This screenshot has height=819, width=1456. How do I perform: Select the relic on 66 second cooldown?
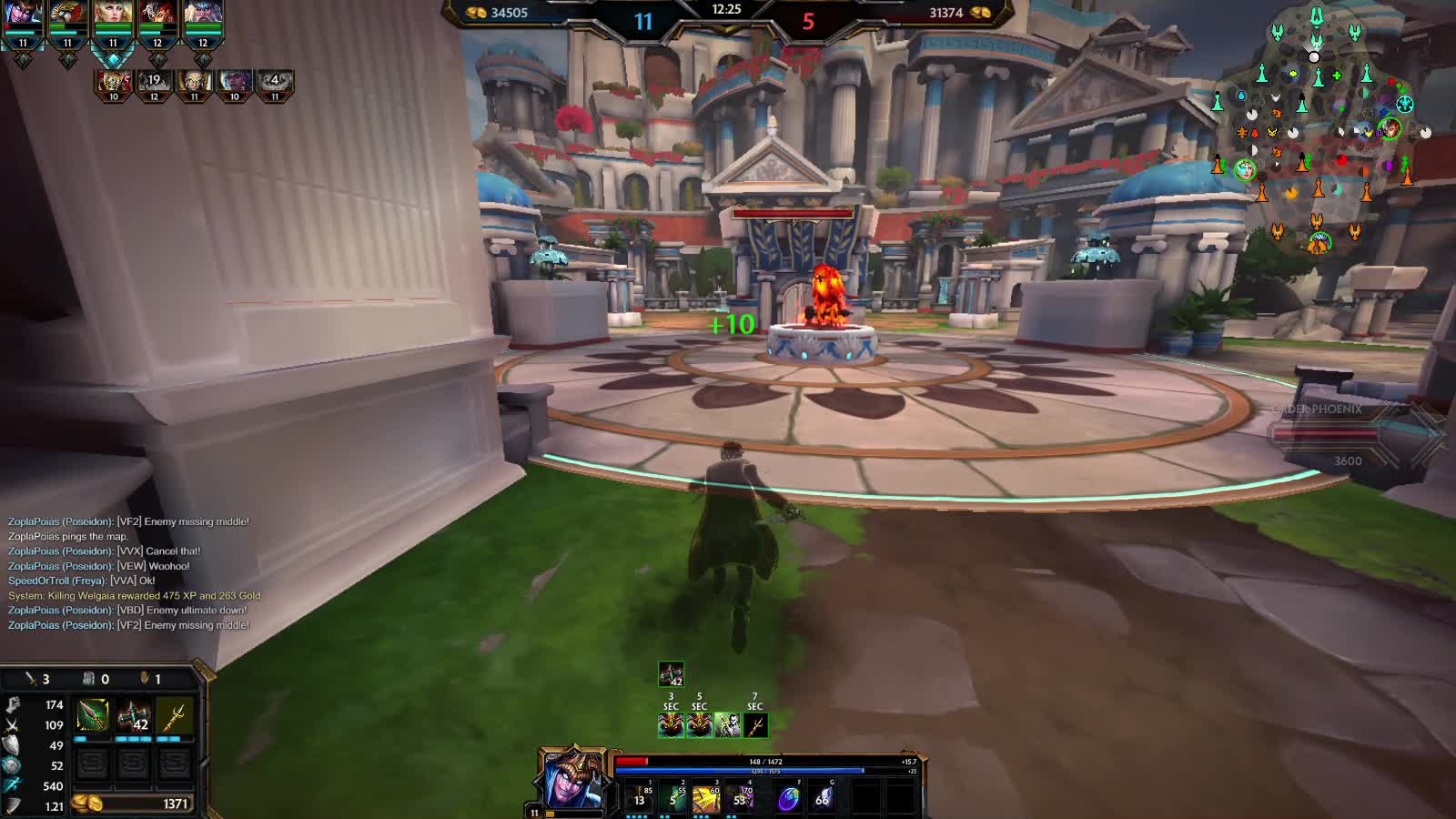[x=822, y=798]
